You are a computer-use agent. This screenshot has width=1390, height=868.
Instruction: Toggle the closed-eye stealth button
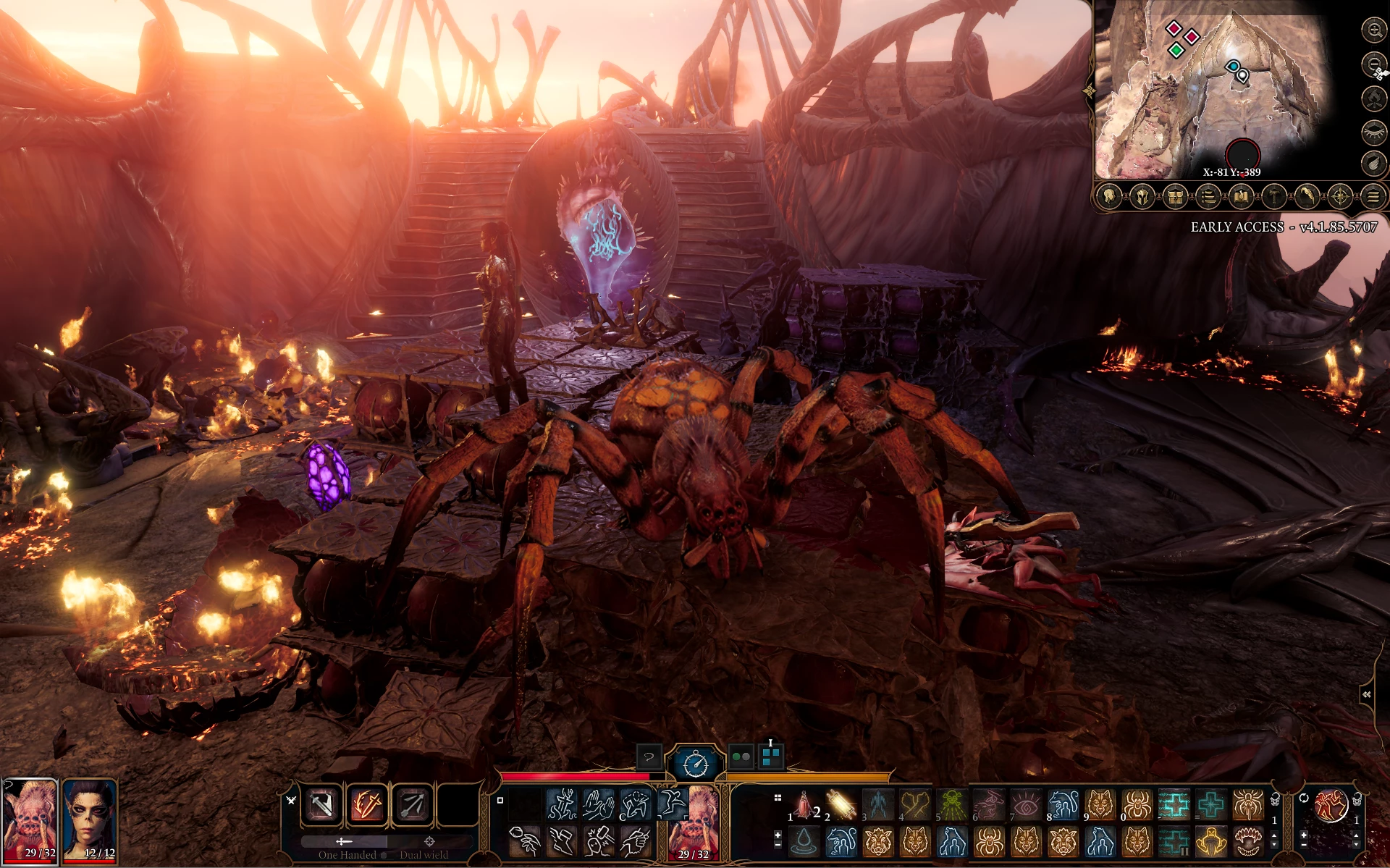click(x=1373, y=131)
